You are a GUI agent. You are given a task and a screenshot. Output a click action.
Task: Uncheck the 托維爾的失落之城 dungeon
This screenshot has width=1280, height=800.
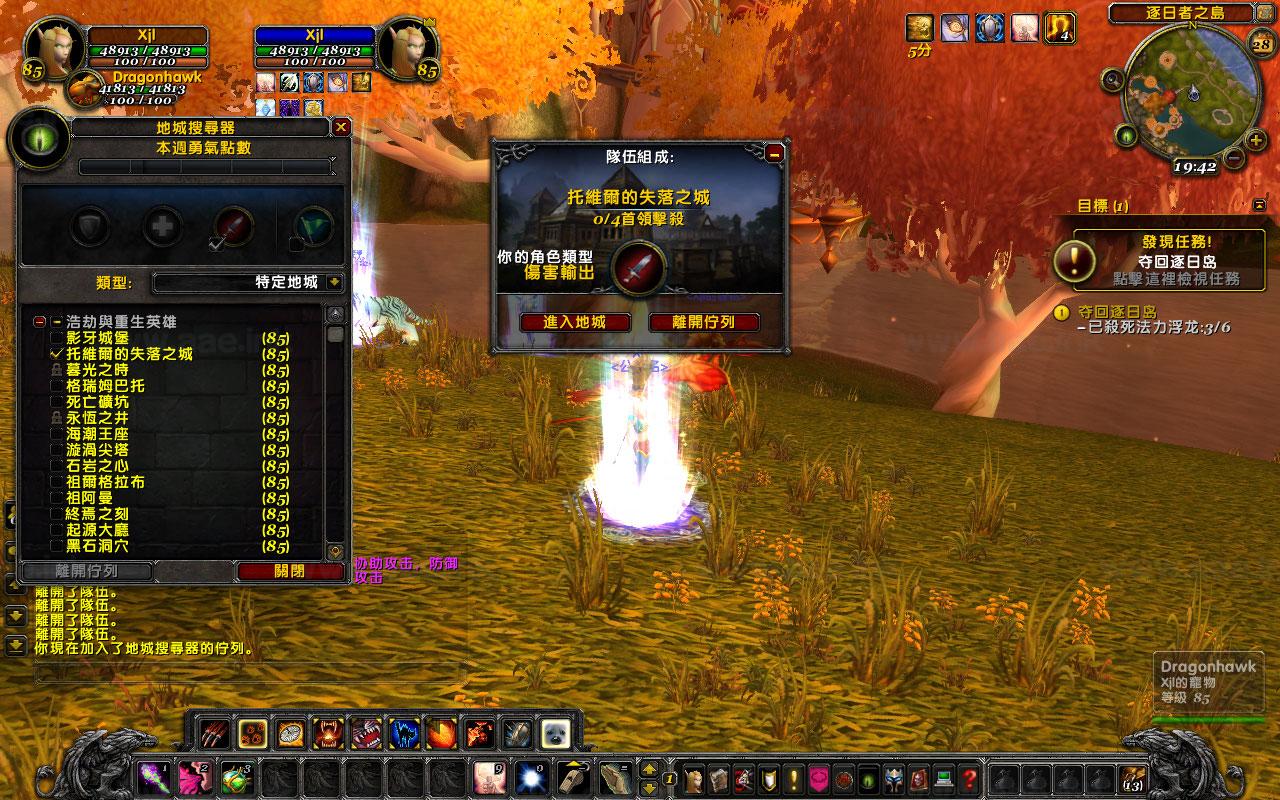pyautogui.click(x=57, y=354)
